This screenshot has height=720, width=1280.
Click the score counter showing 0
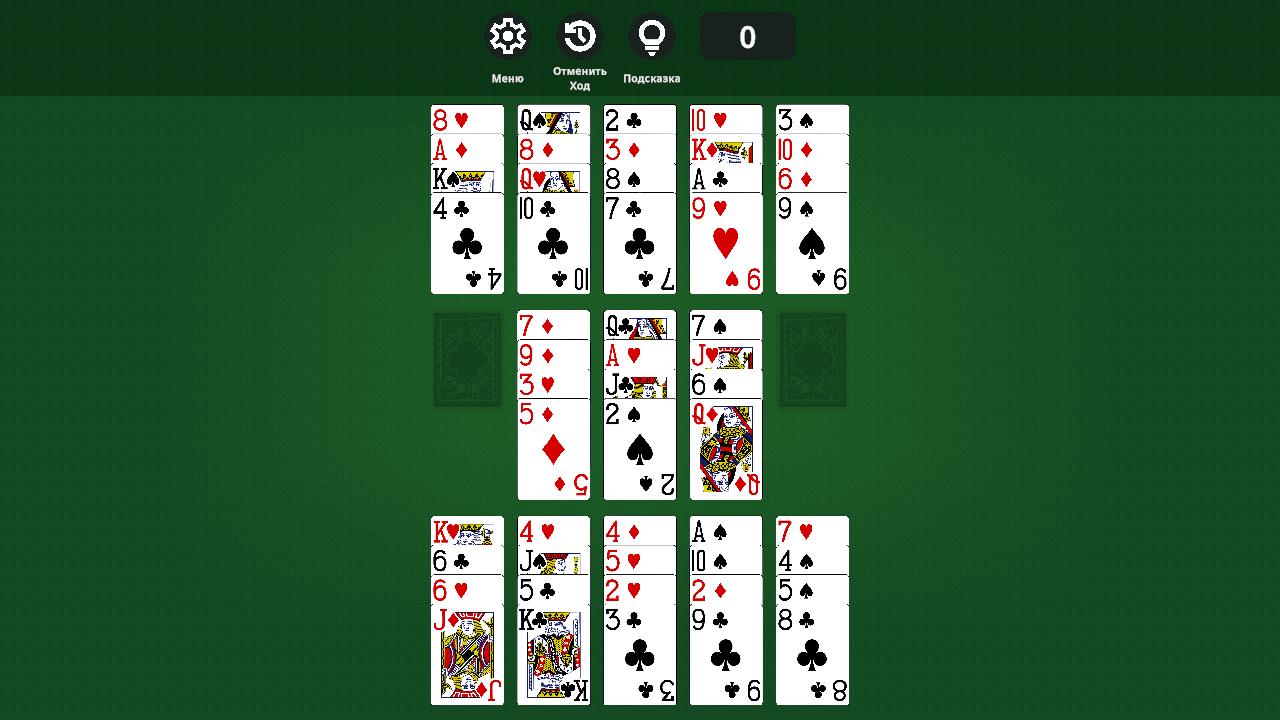pos(747,36)
